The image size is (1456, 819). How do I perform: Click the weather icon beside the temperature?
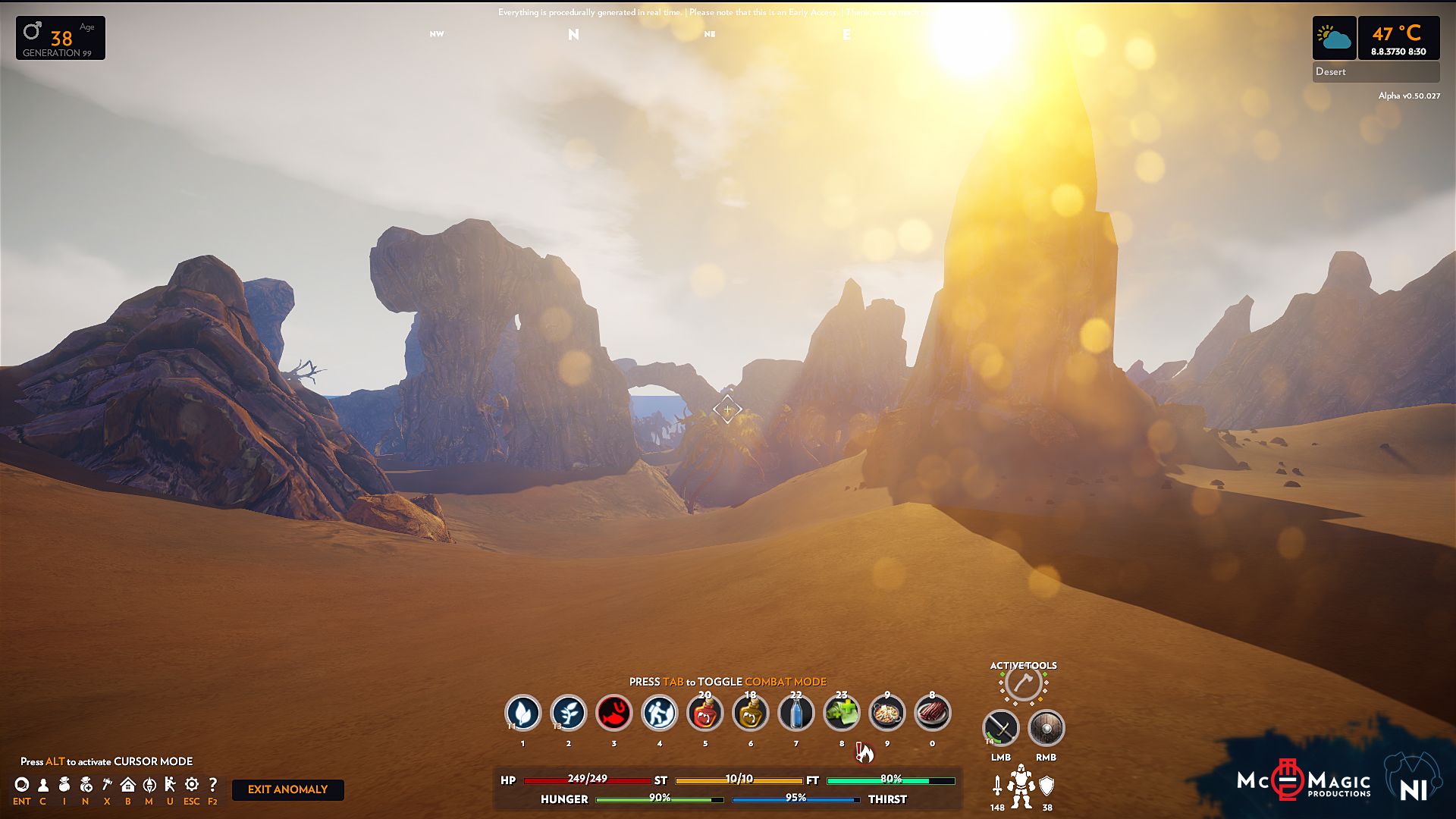point(1335,38)
